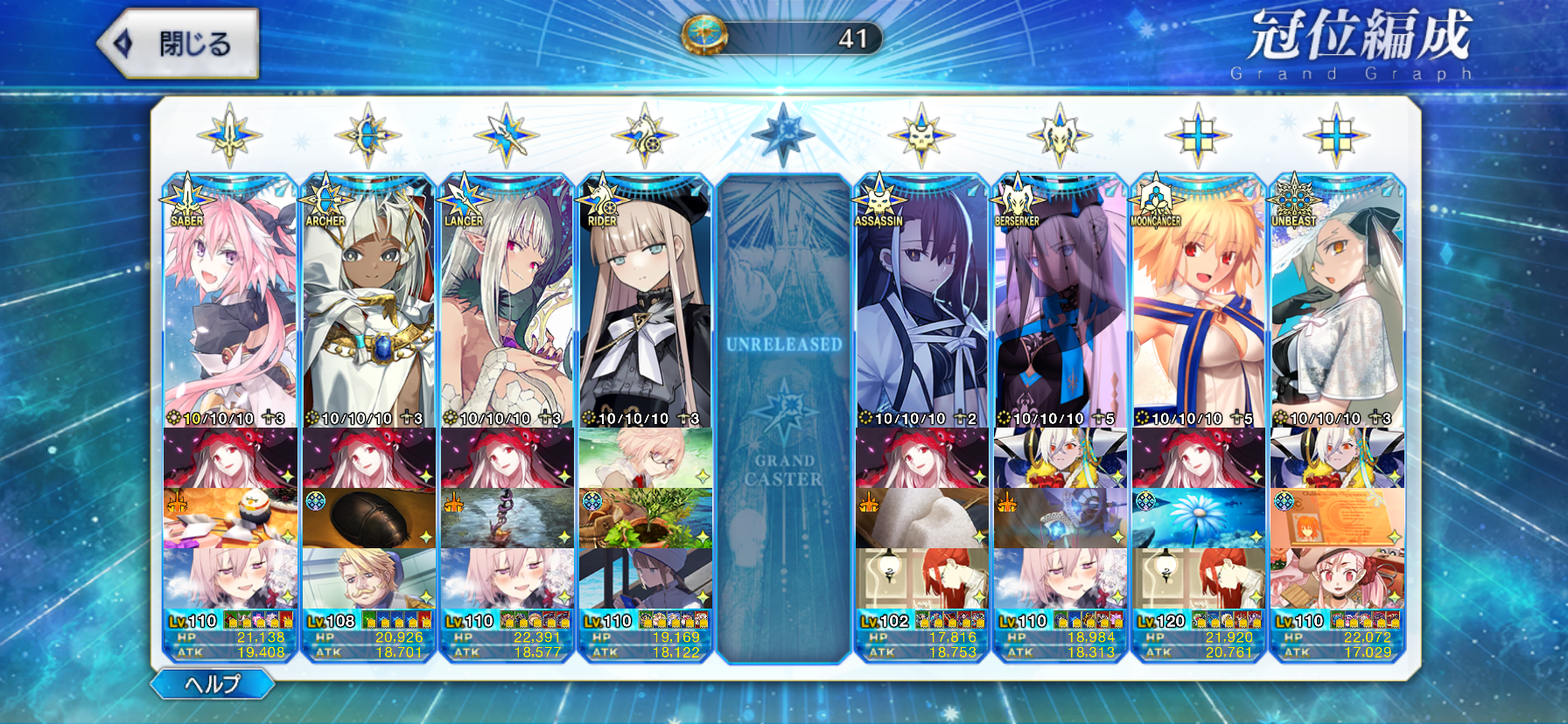
Task: Open the Help button
Action: 212,684
